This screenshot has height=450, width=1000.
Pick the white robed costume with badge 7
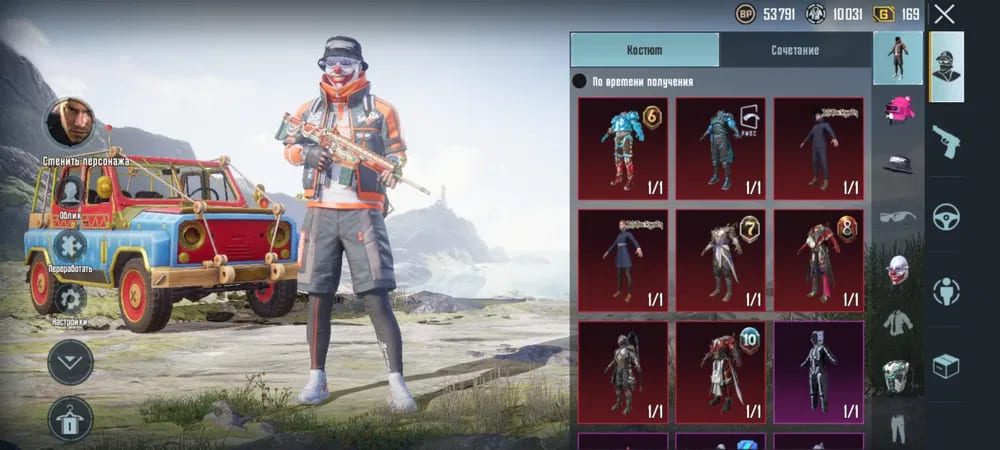pos(720,259)
